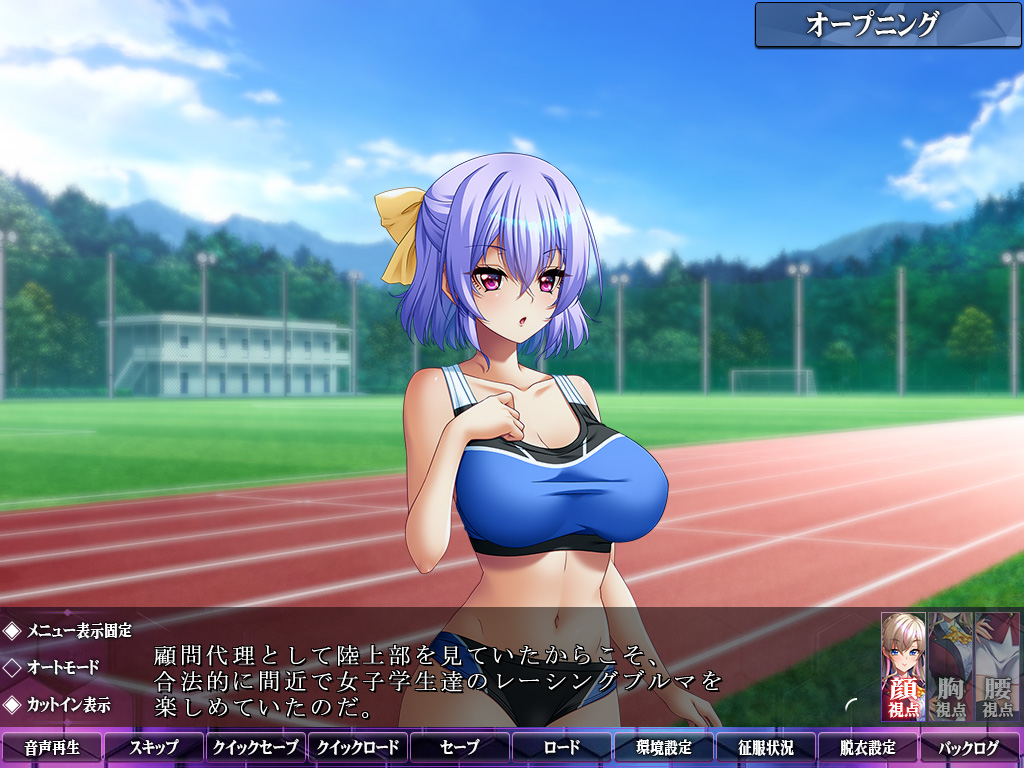This screenshot has height=768, width=1024.
Task: Select the 顔視点 face view thumbnail
Action: [903, 667]
